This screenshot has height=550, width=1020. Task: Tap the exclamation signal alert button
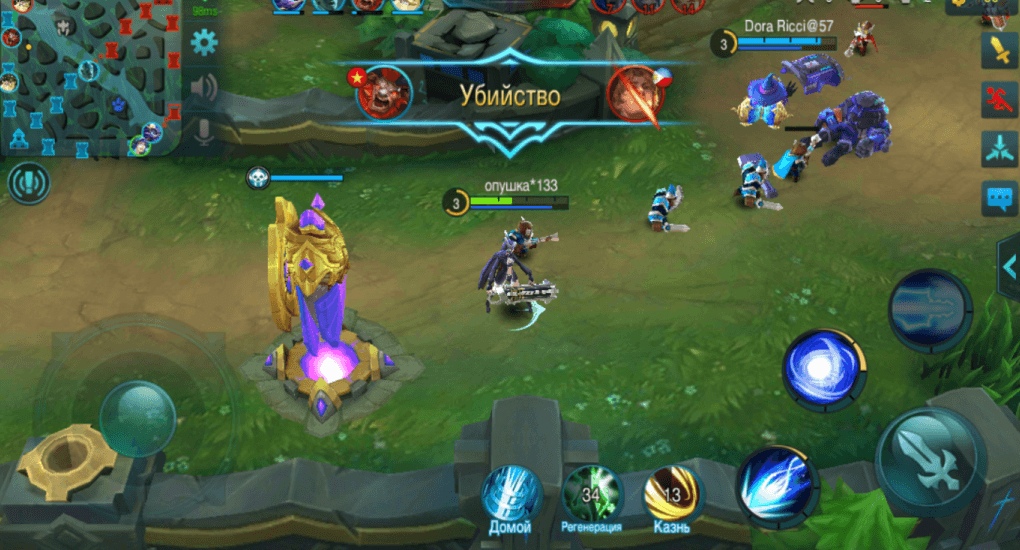28,184
